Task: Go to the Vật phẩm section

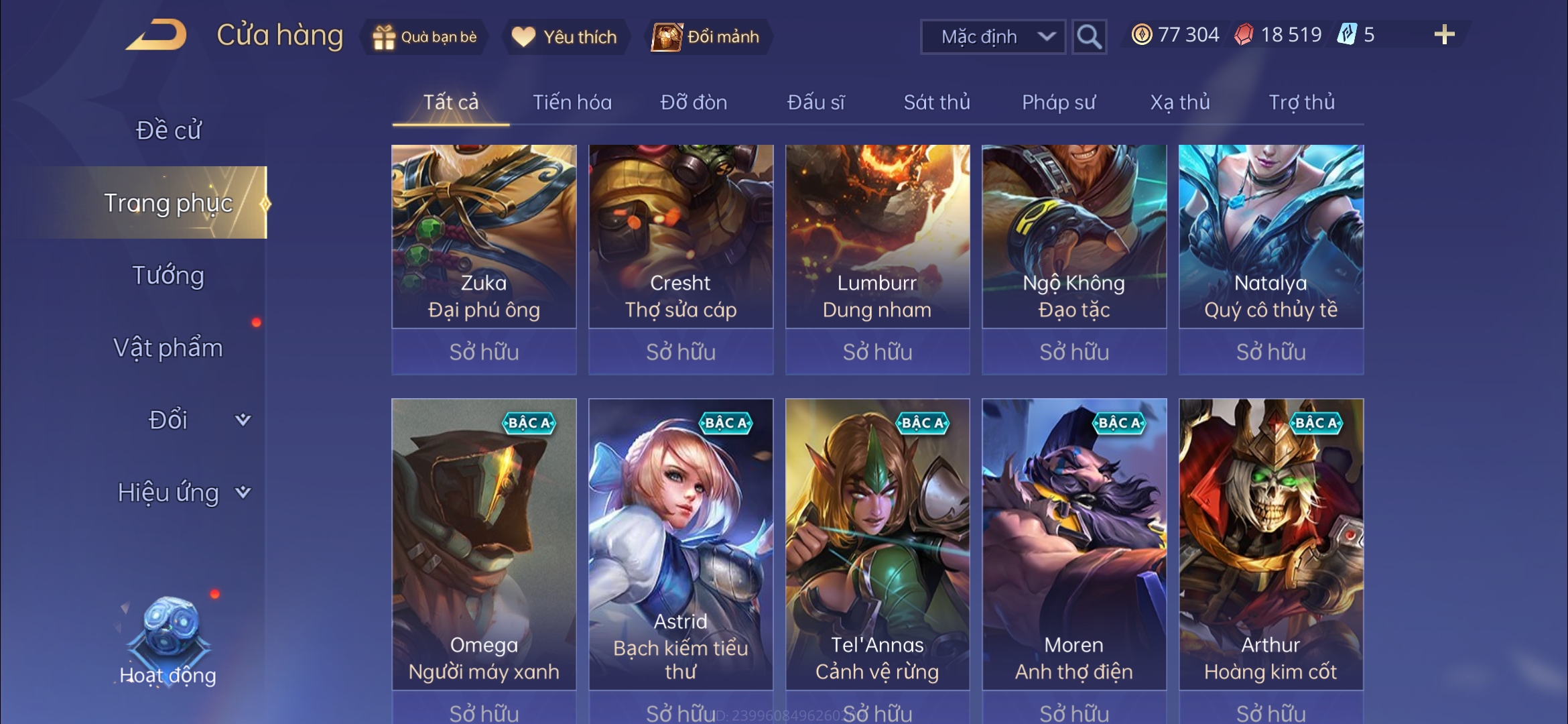Action: 168,348
